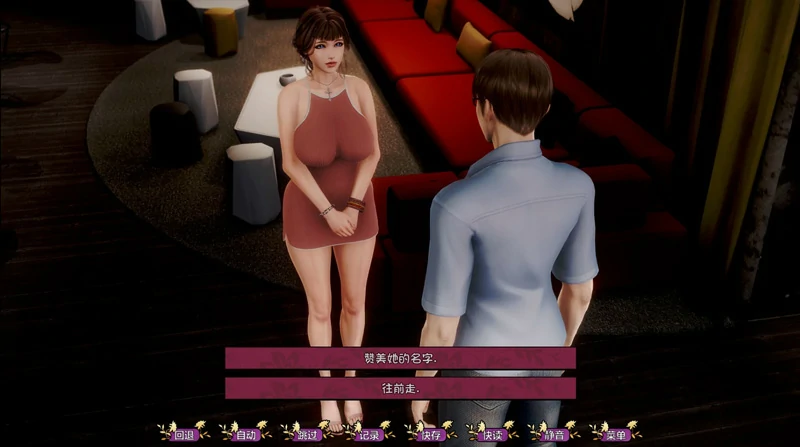Screen dimensions: 800x447
Task: Quick save with the 快存 button
Action: coord(431,434)
